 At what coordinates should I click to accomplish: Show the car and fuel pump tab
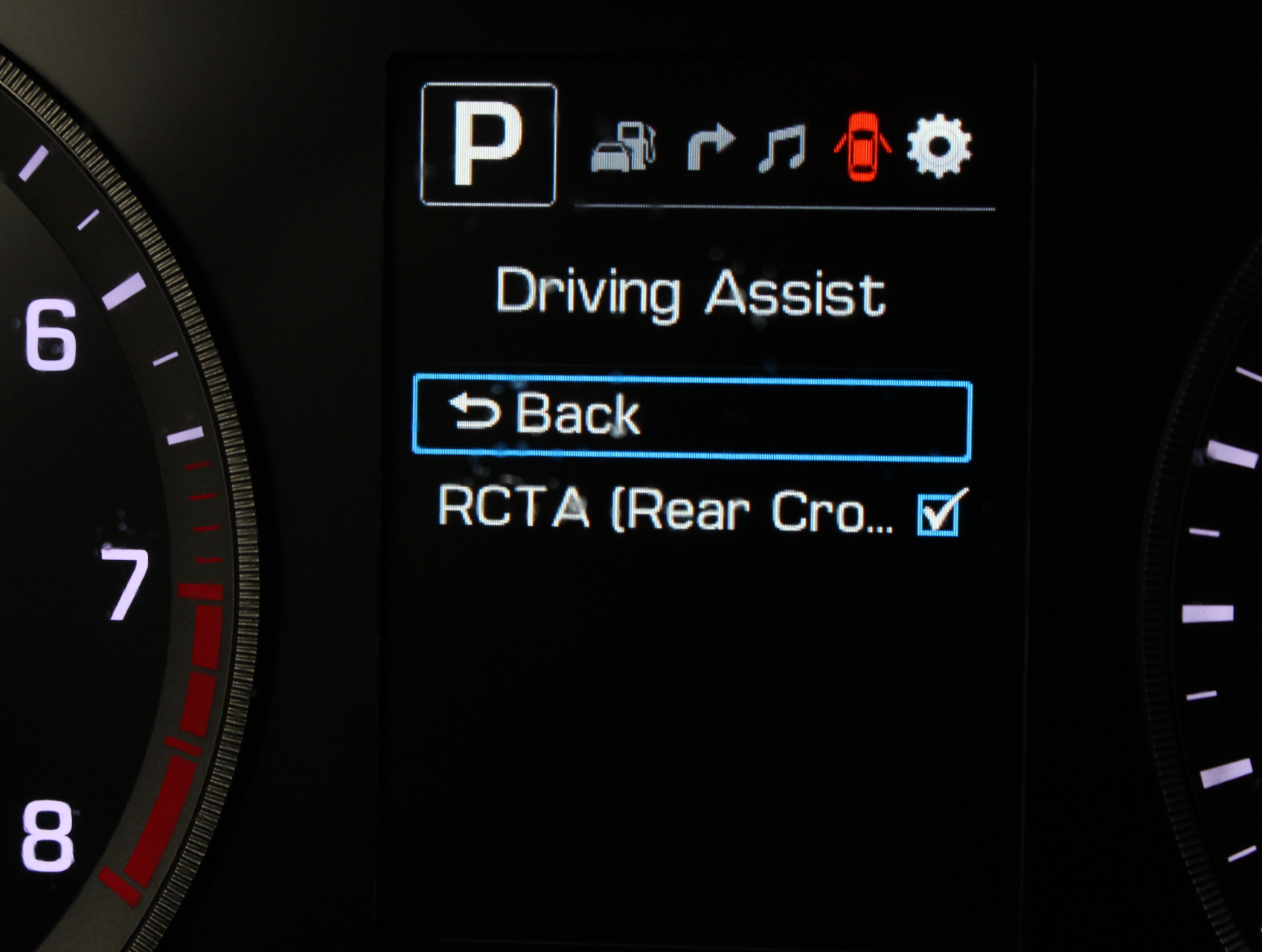pyautogui.click(x=624, y=147)
